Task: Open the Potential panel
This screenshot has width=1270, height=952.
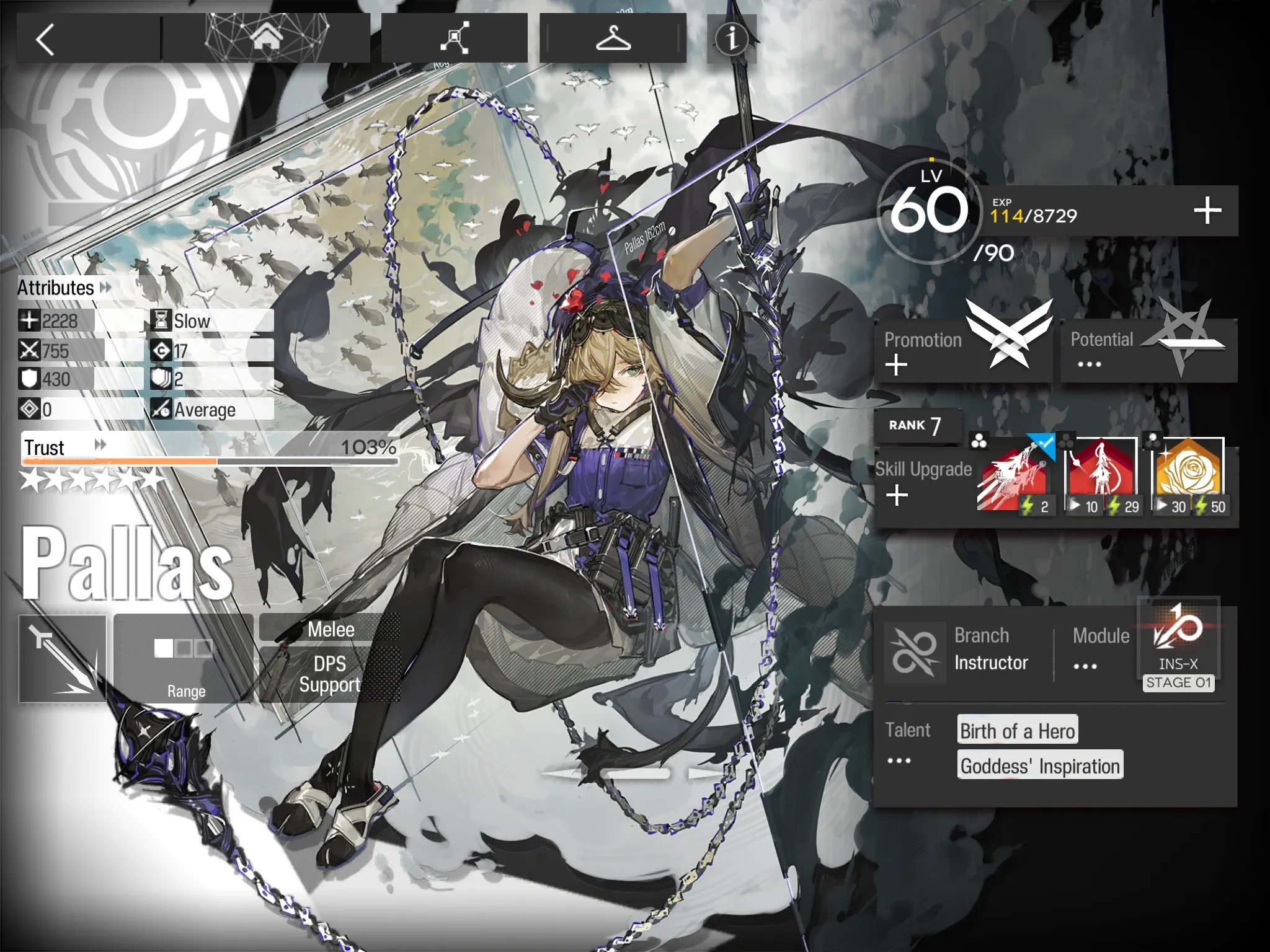Action: click(1148, 350)
